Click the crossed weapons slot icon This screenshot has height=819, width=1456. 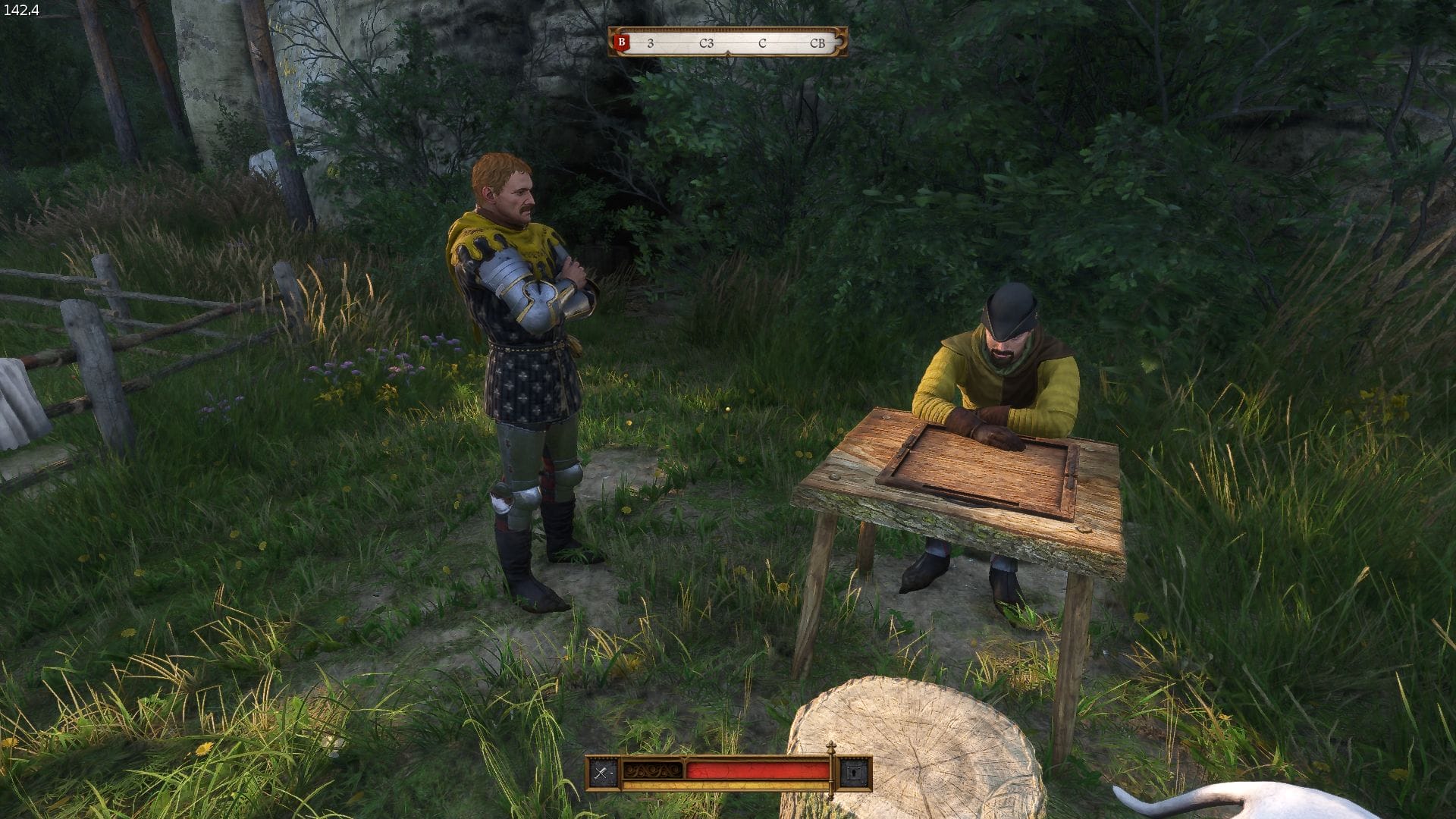[x=603, y=773]
